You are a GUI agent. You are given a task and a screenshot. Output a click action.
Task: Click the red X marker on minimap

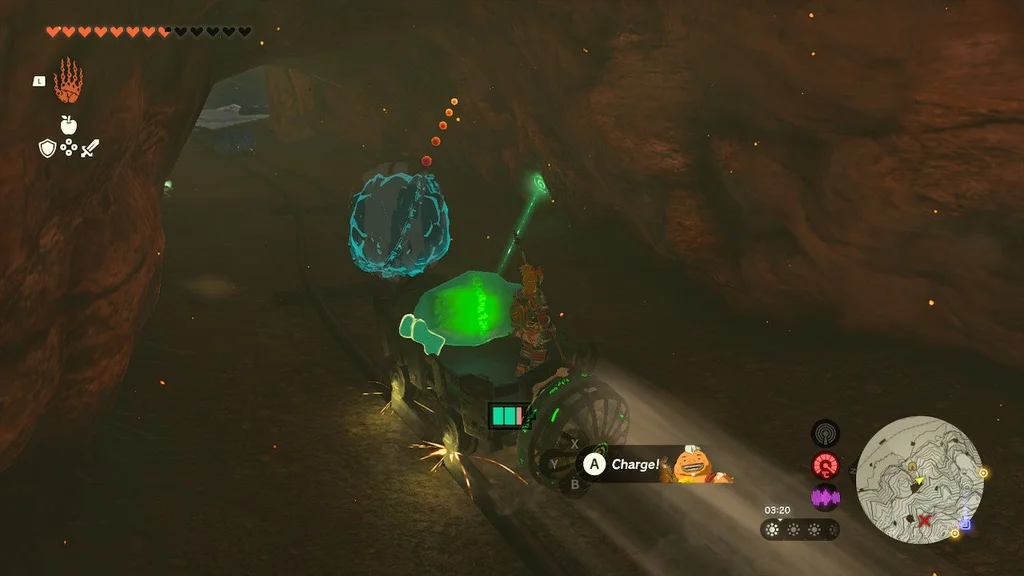[925, 520]
